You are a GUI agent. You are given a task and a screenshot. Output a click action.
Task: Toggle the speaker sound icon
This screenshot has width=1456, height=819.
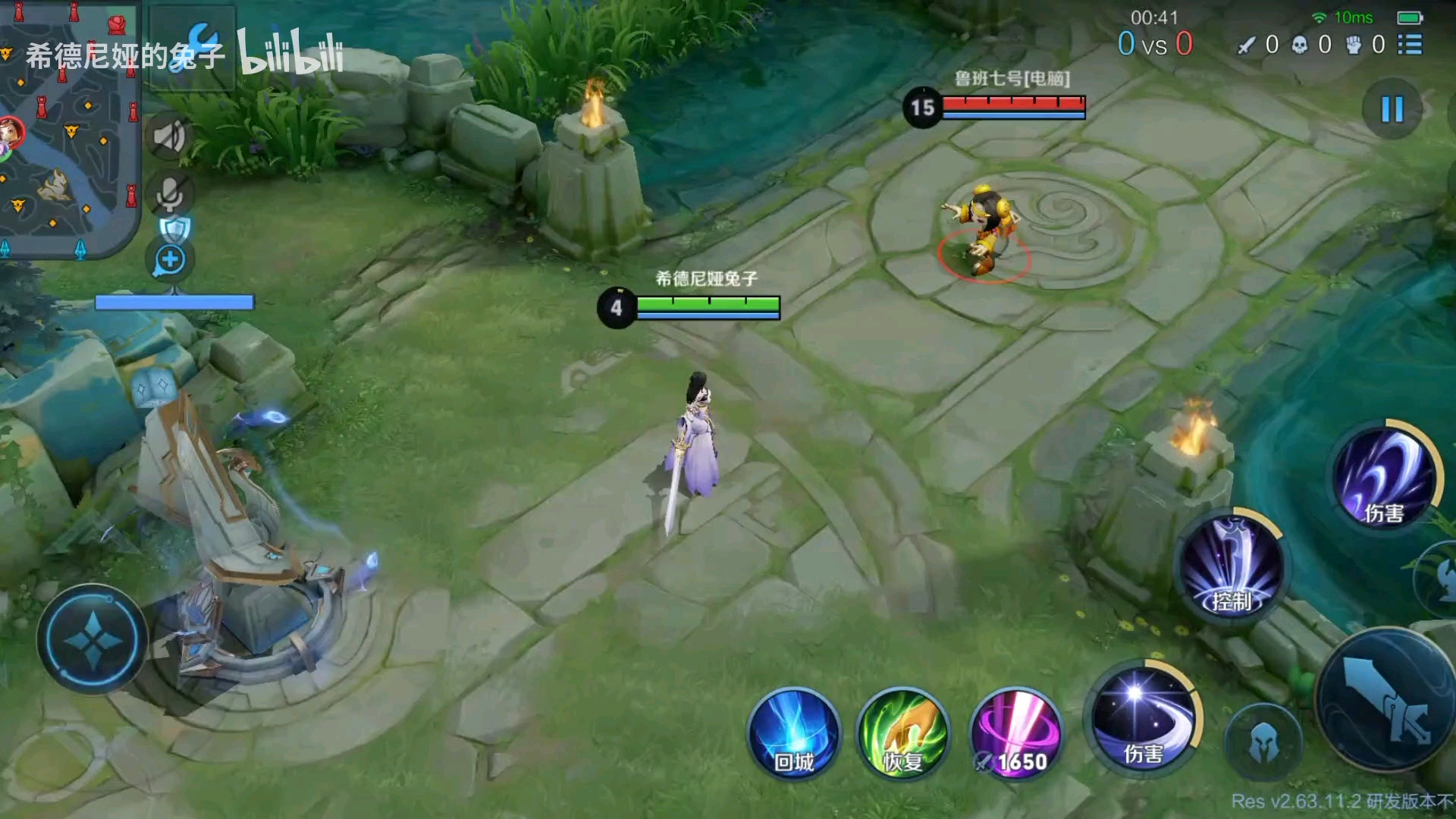(169, 137)
